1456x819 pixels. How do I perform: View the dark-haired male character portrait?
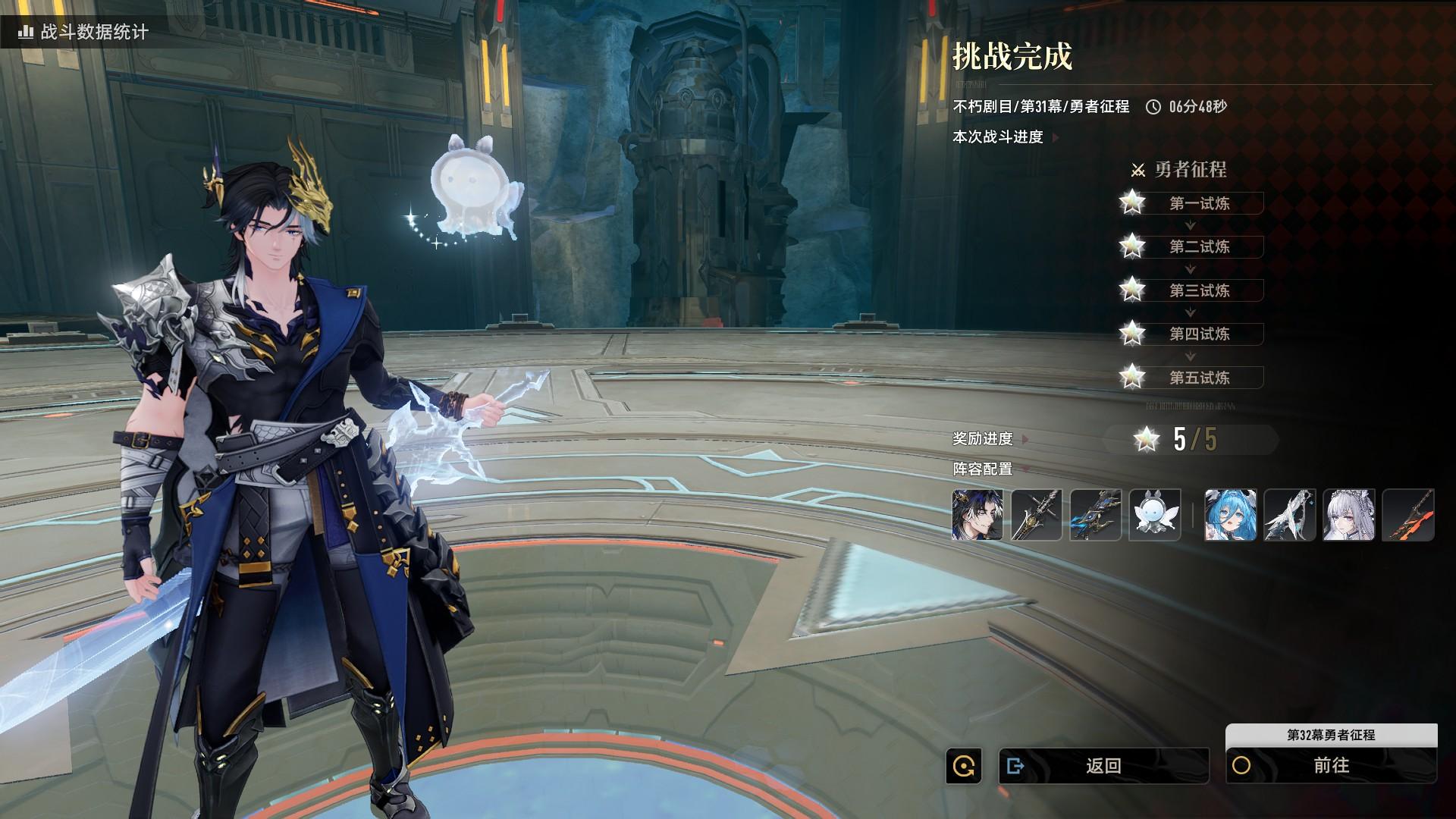(x=977, y=515)
